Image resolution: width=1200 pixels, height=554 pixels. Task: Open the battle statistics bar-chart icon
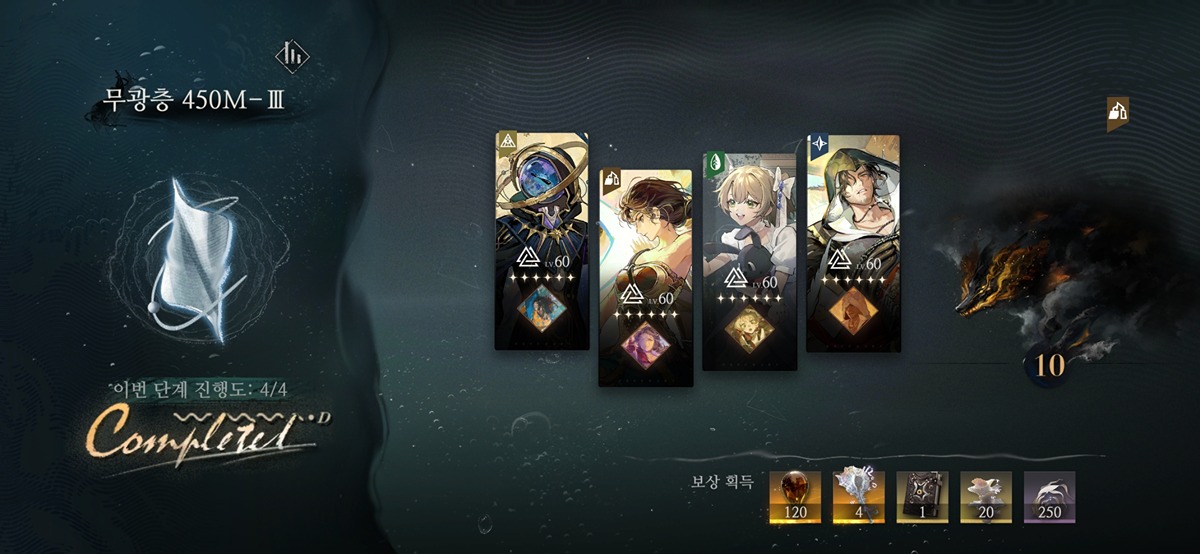click(x=293, y=56)
